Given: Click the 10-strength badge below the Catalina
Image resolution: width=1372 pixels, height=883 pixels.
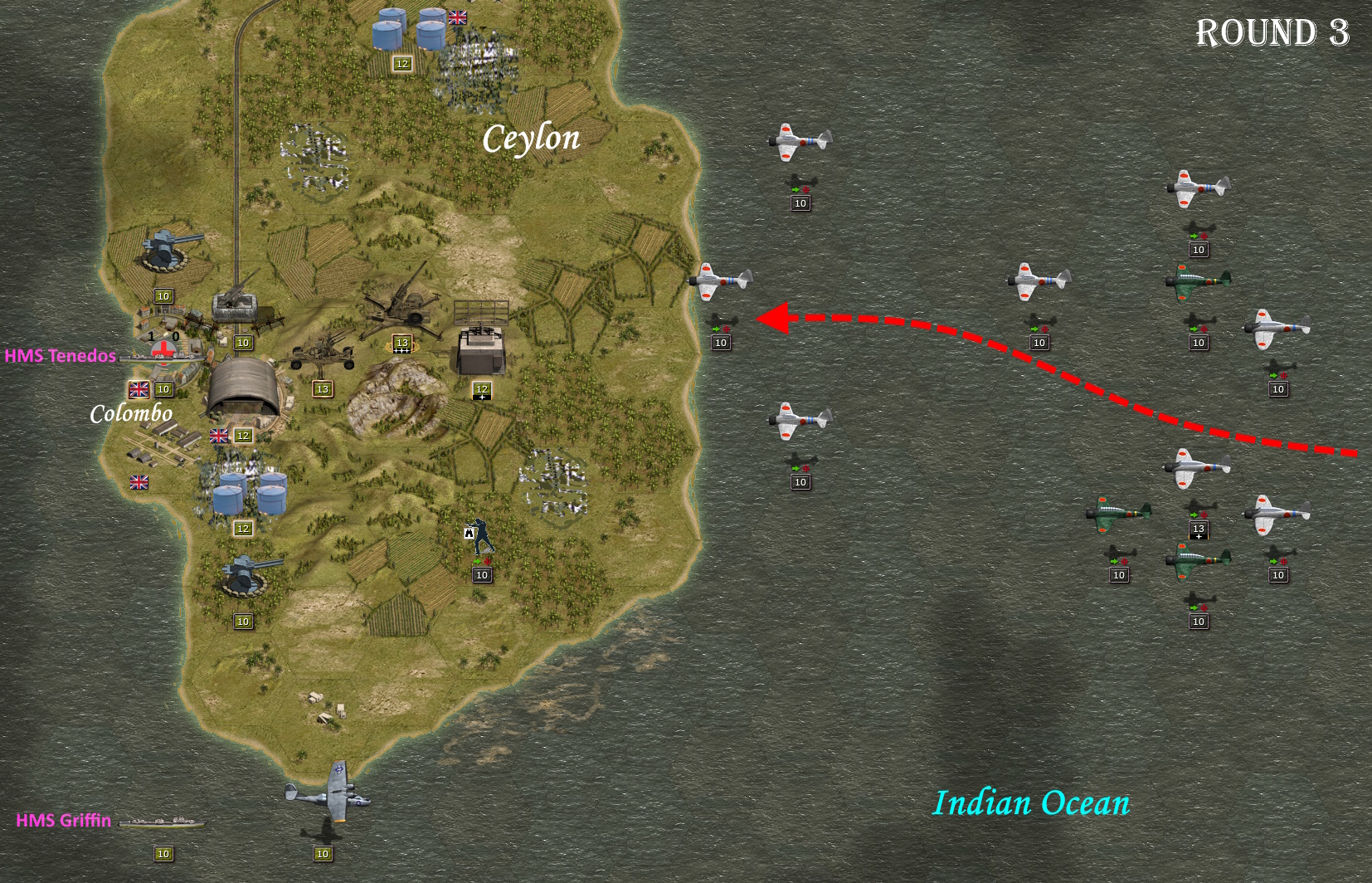Looking at the screenshot, I should 324,851.
